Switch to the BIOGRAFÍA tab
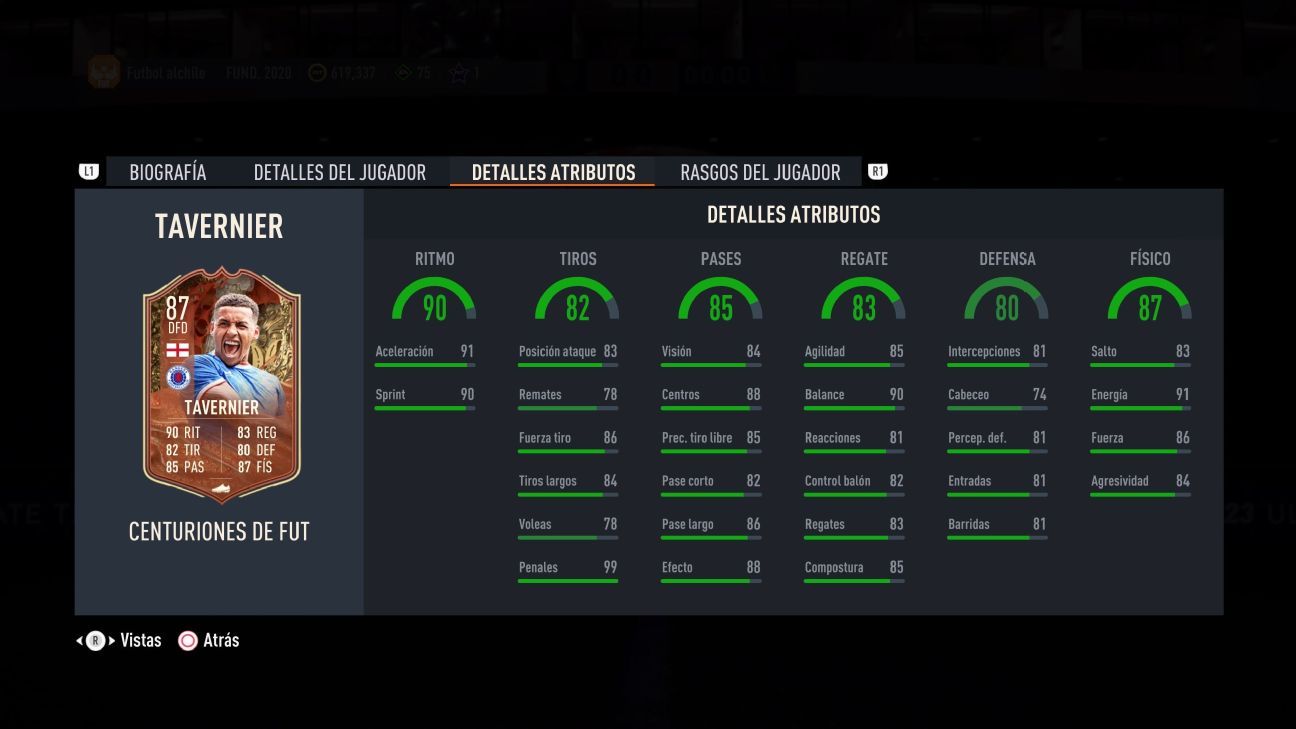 167,171
